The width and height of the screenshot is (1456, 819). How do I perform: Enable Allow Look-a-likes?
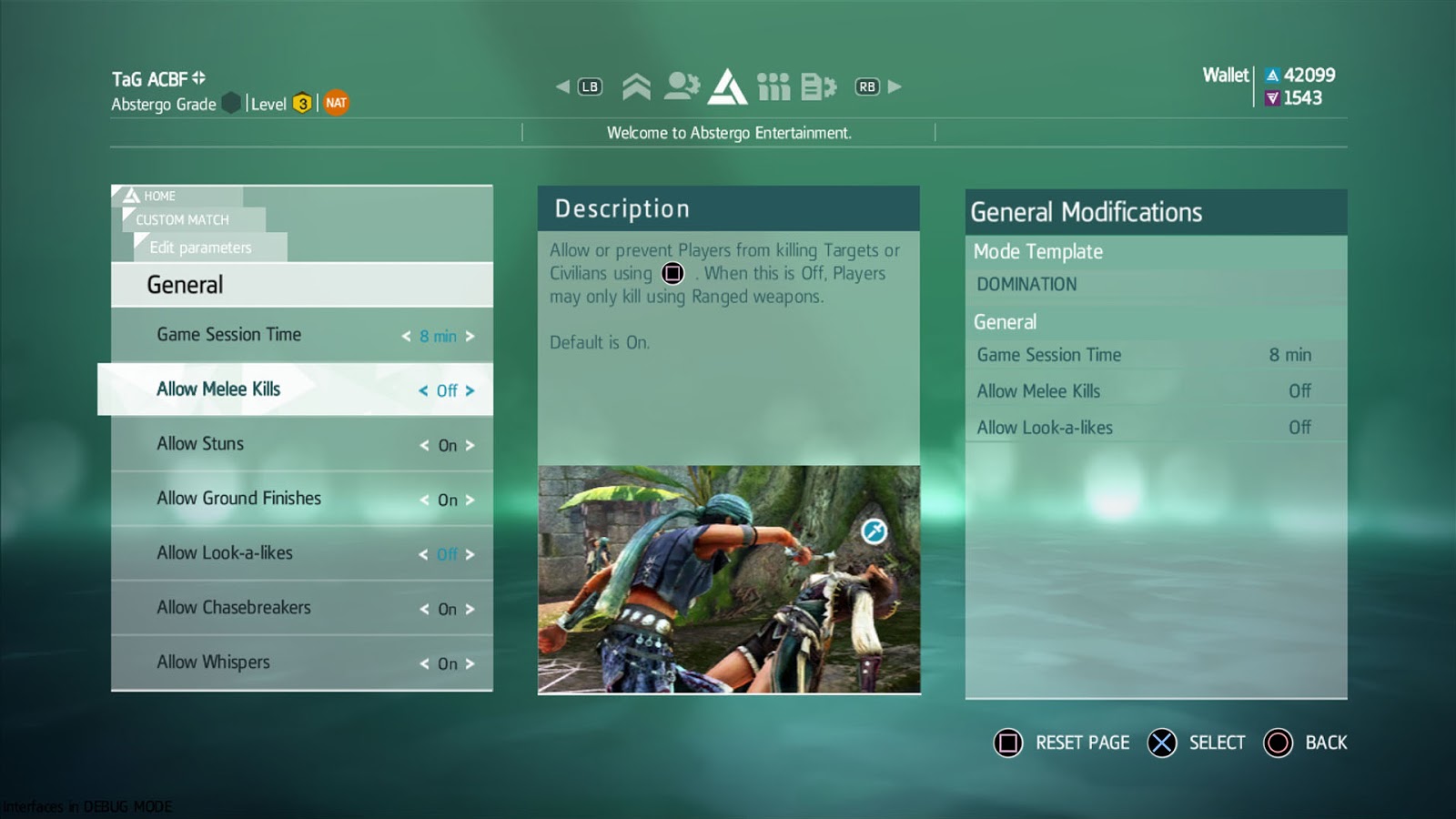[x=470, y=555]
